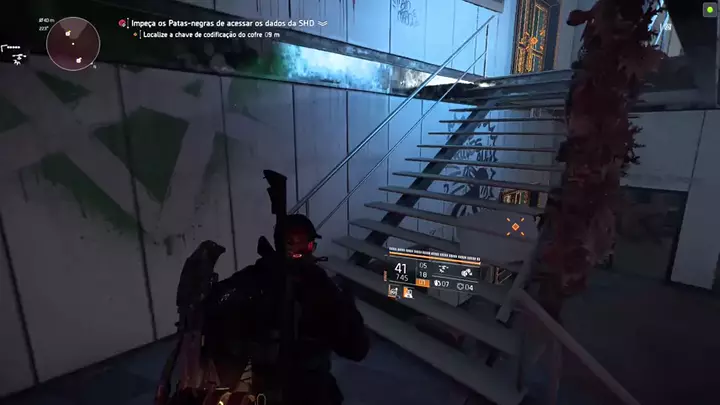
Task: Activate the seeker mine skill icon
Action: [x=466, y=271]
